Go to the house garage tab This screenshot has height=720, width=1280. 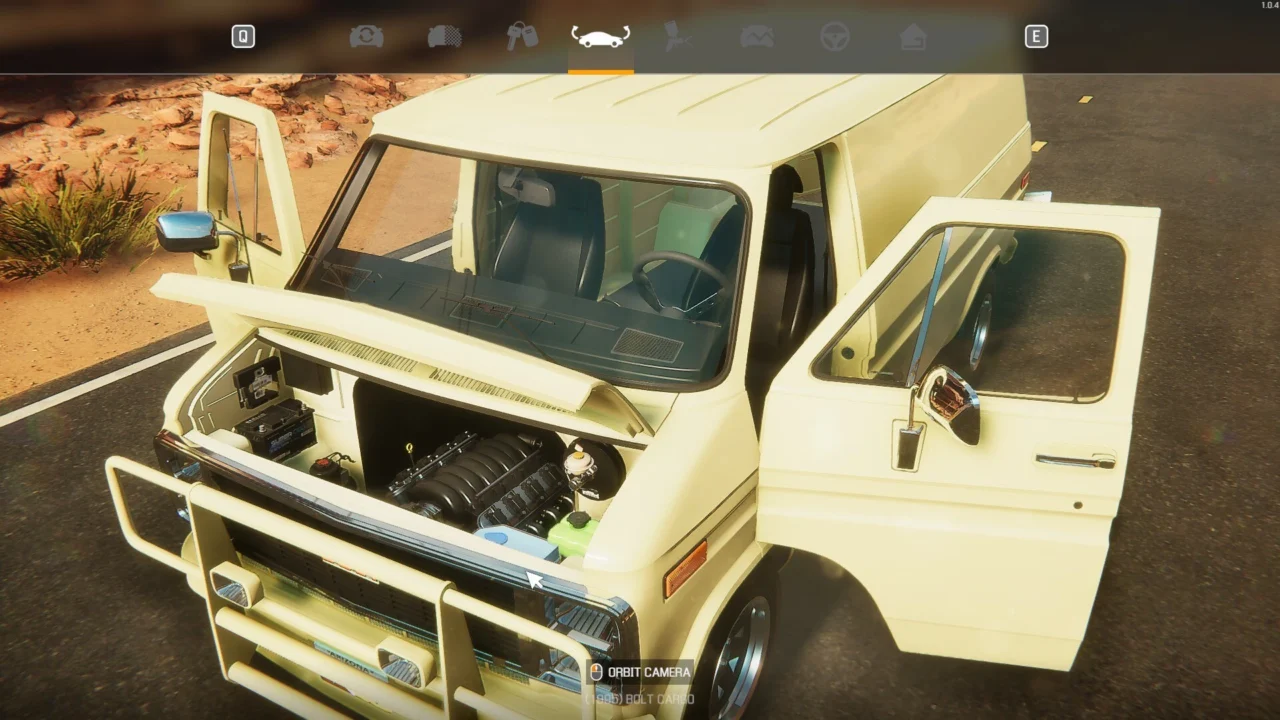click(x=913, y=37)
